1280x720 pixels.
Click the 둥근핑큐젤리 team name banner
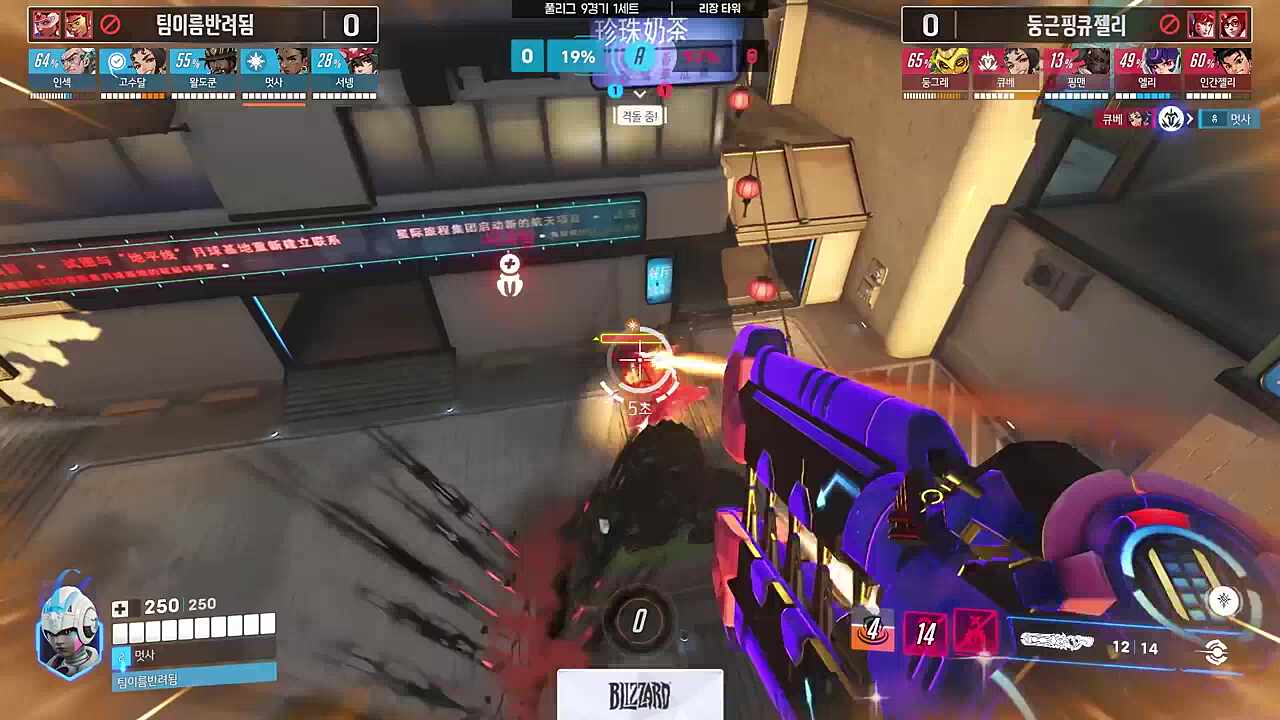1076,25
